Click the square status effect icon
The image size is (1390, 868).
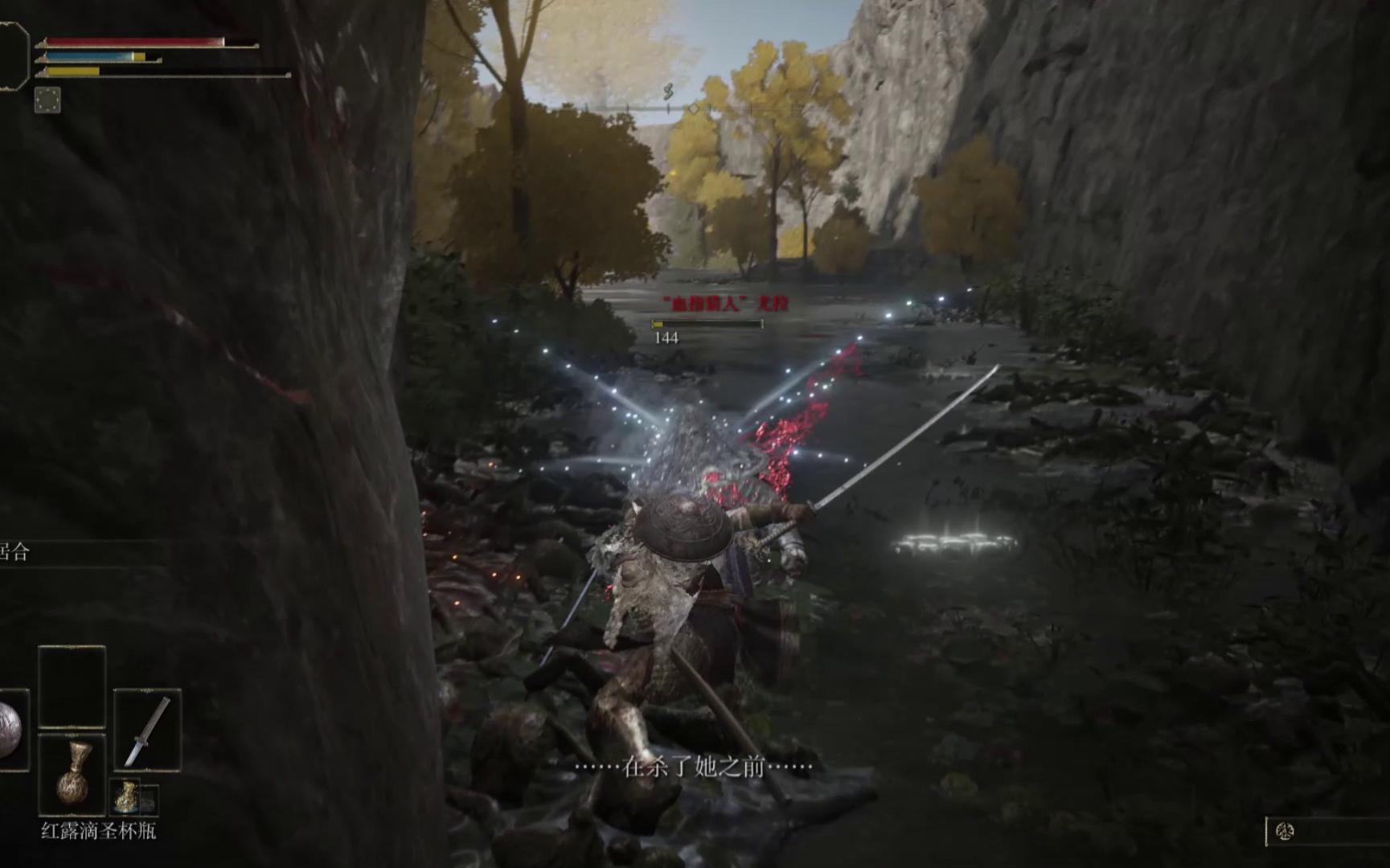tap(47, 100)
